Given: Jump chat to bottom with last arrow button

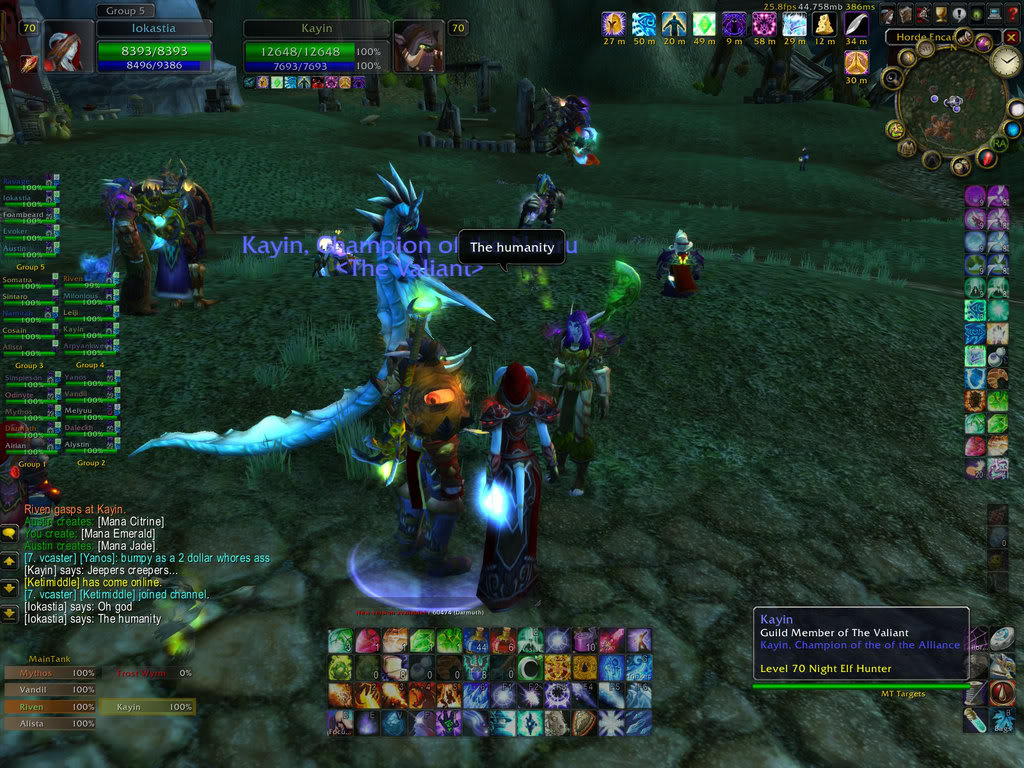Looking at the screenshot, I should tap(9, 613).
